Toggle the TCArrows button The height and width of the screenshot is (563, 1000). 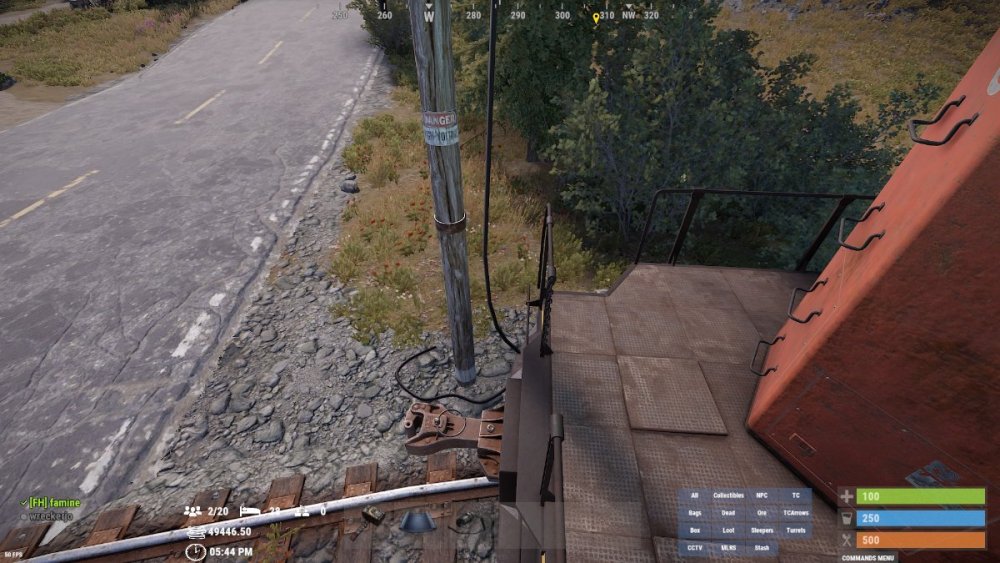point(795,513)
